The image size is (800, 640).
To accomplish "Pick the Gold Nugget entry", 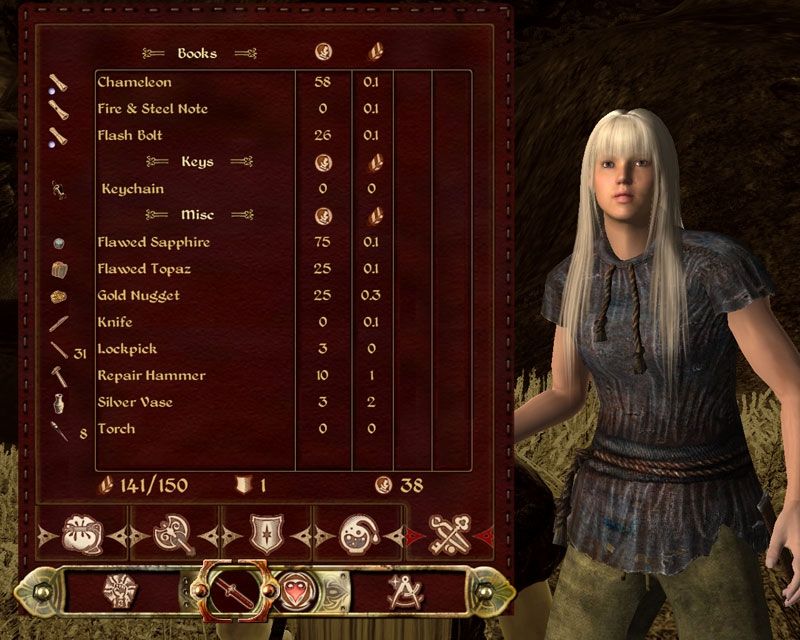I will (139, 296).
